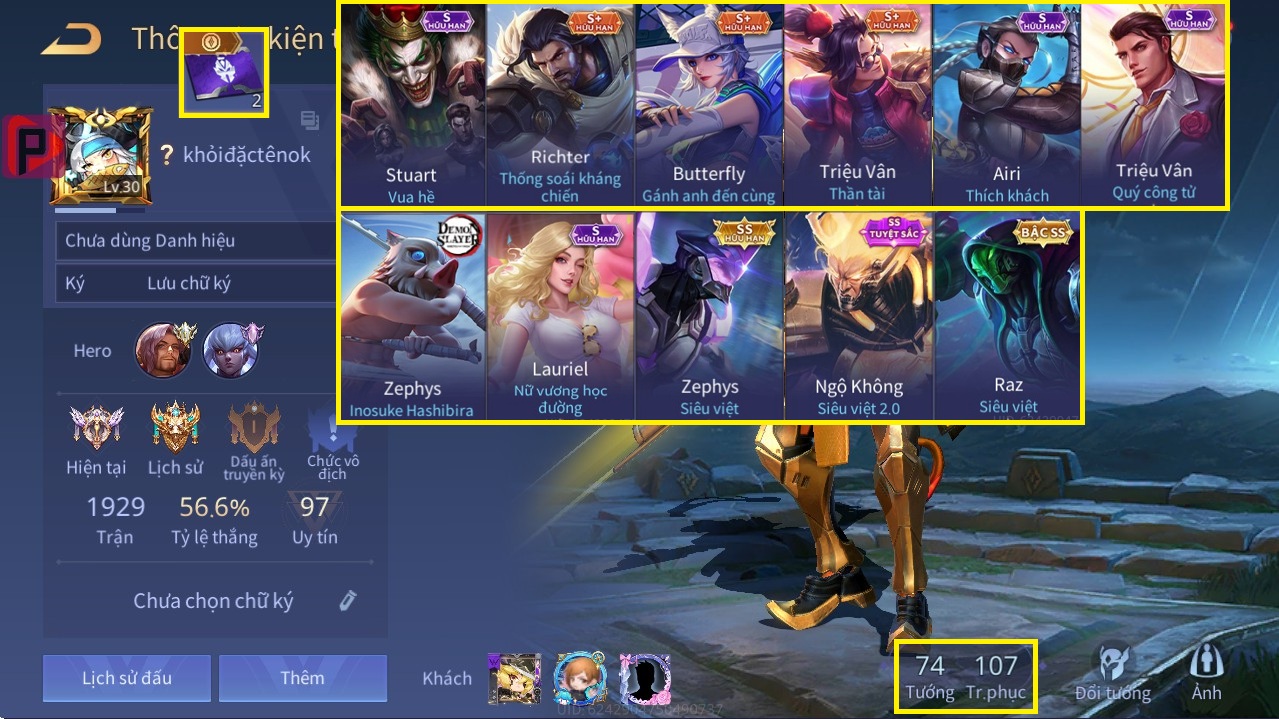Screen dimensions: 1279x719
Task: Choose Ngộ Không Siêu việt 2.0 skin
Action: [858, 316]
